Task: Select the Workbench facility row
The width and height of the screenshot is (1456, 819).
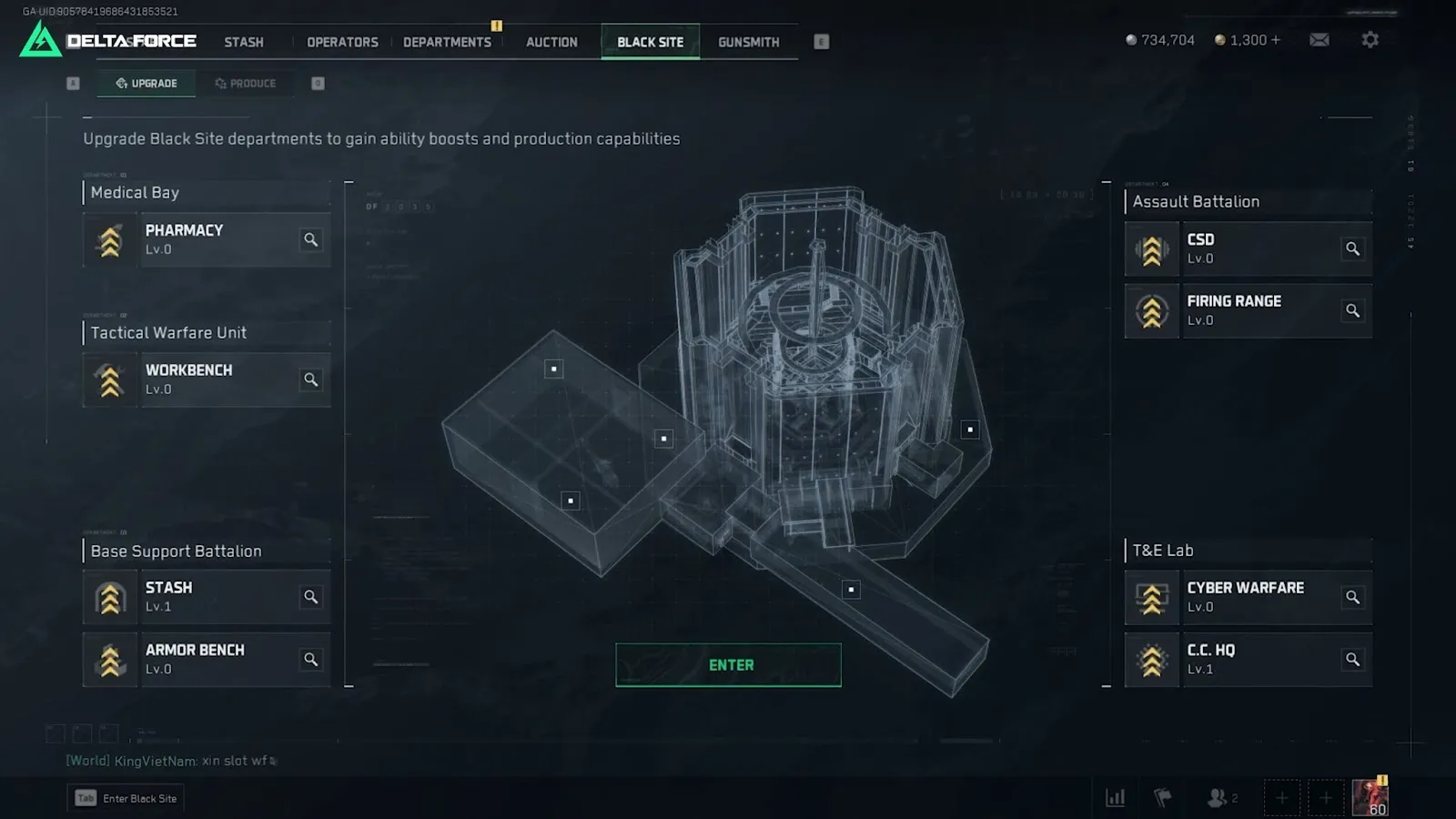Action: tap(207, 379)
